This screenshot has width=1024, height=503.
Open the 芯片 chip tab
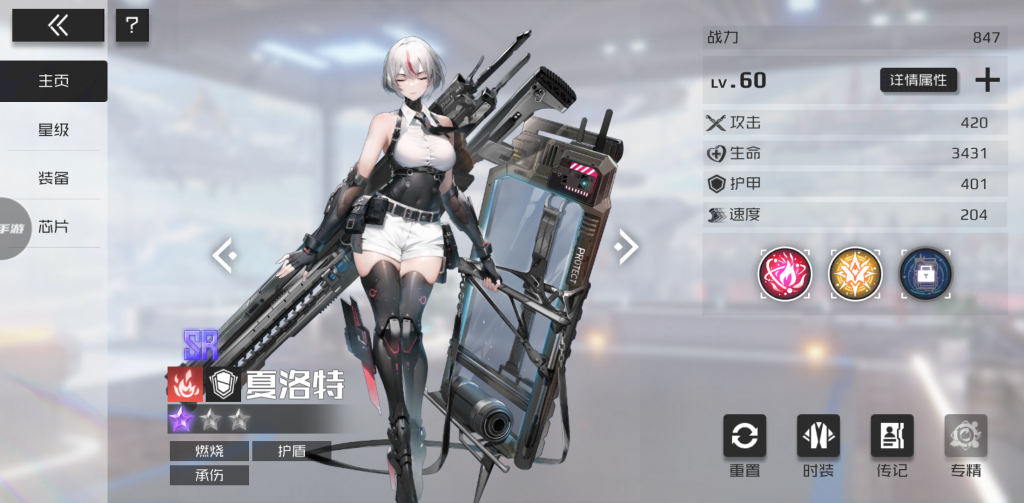(54, 226)
